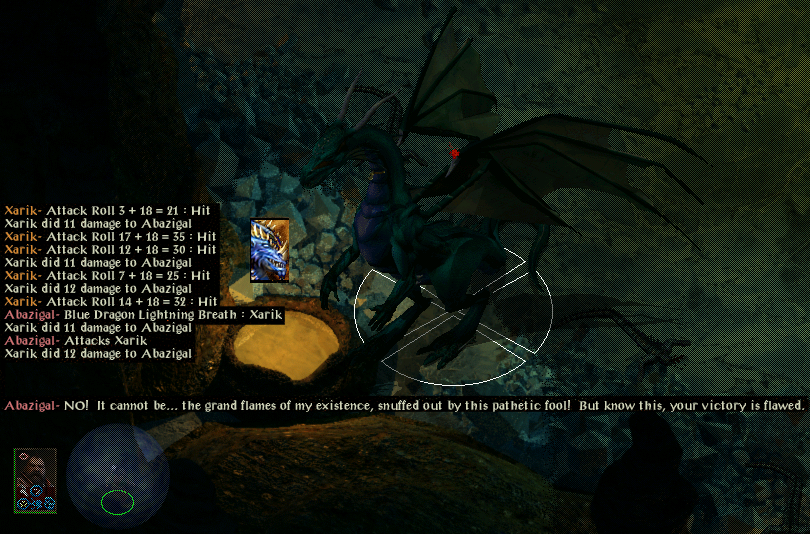Click the circular minimap globe
Viewport: 810px width, 534px height.
coord(118,475)
